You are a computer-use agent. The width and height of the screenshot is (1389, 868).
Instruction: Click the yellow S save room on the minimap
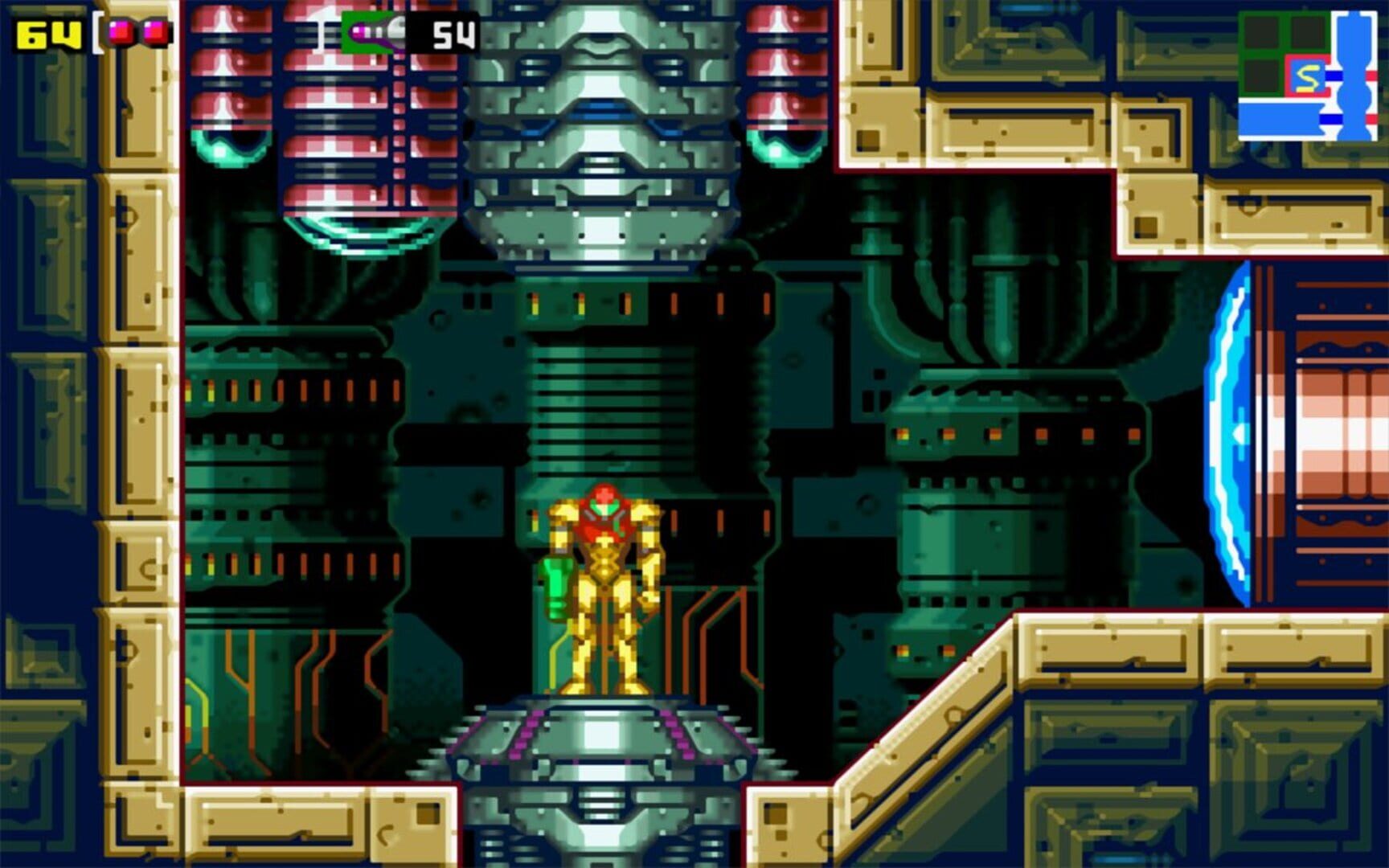tap(1308, 77)
